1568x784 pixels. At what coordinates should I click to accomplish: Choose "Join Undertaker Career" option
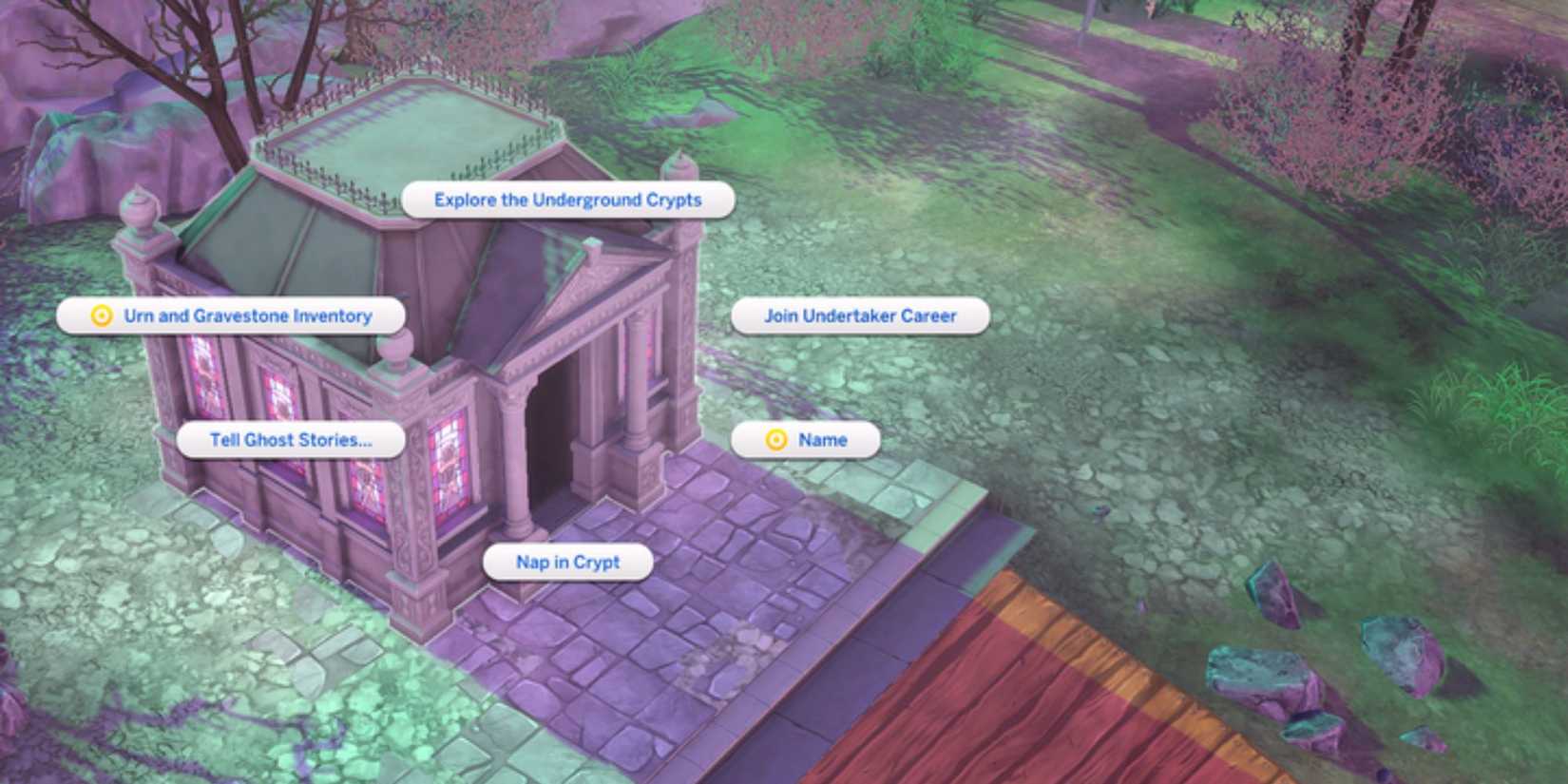pos(865,316)
